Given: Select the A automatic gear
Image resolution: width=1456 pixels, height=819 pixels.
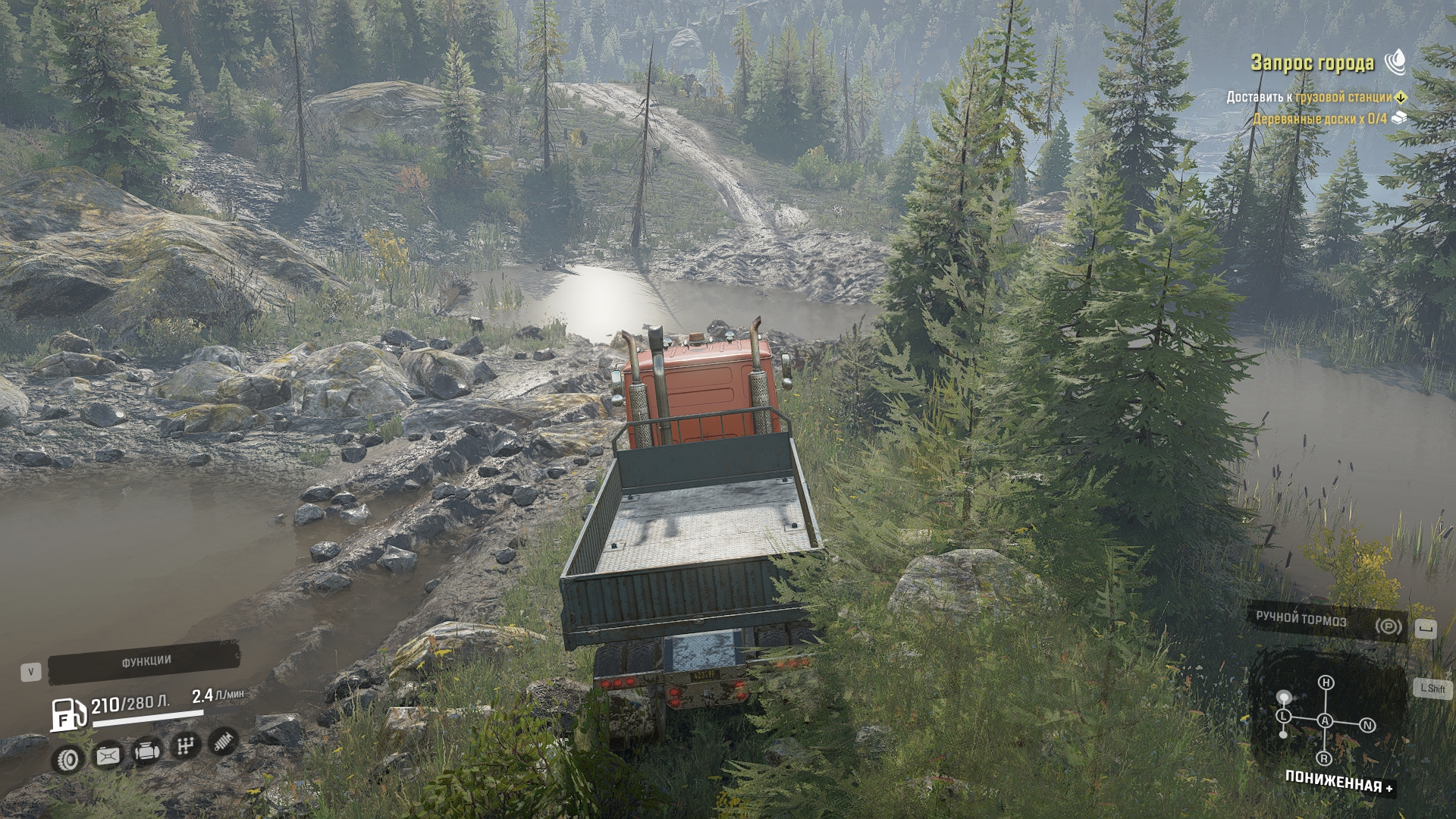Looking at the screenshot, I should click(1325, 720).
